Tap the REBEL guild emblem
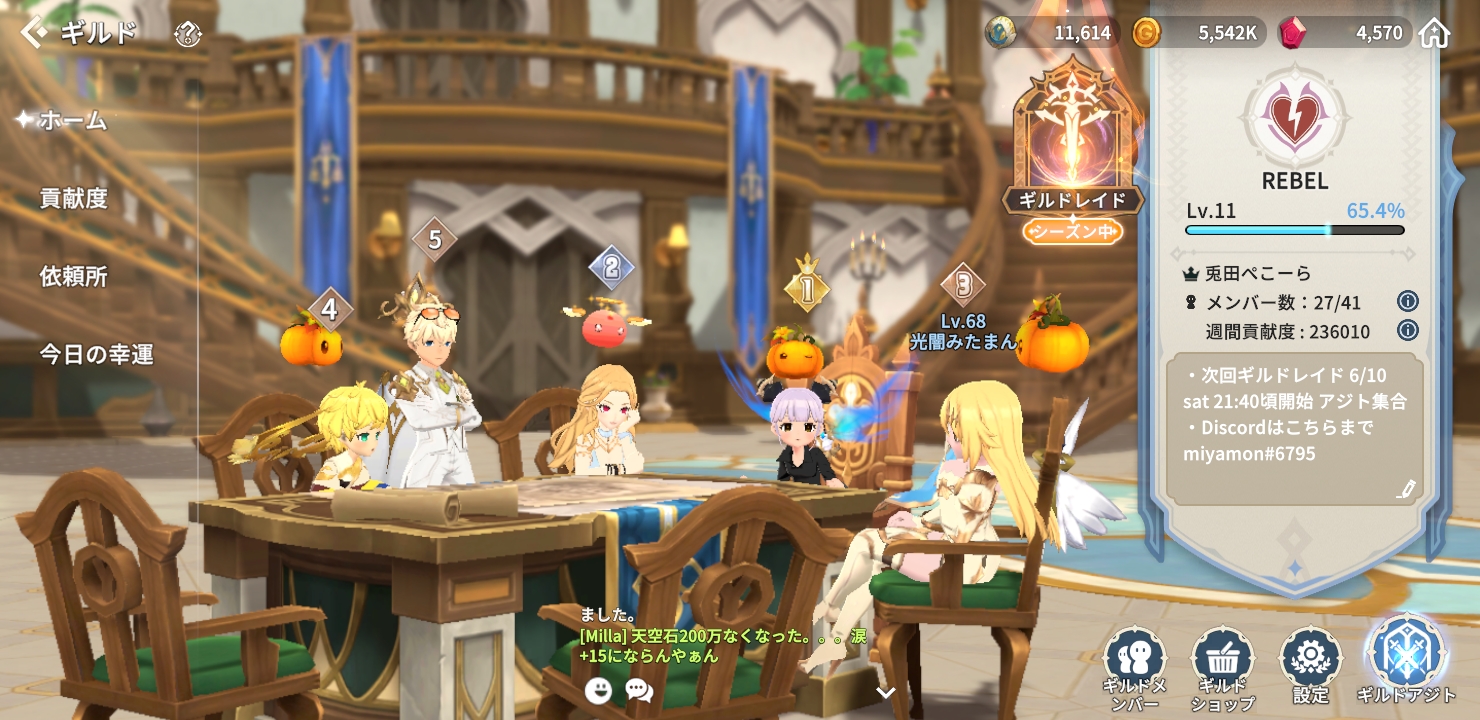Image resolution: width=1480 pixels, height=720 pixels. (1294, 117)
